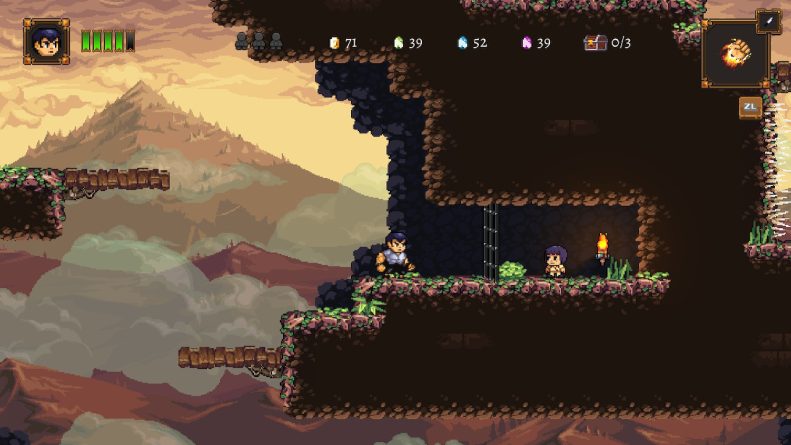Click the treasure chest tracker icon
The width and height of the screenshot is (791, 445).
click(x=595, y=43)
